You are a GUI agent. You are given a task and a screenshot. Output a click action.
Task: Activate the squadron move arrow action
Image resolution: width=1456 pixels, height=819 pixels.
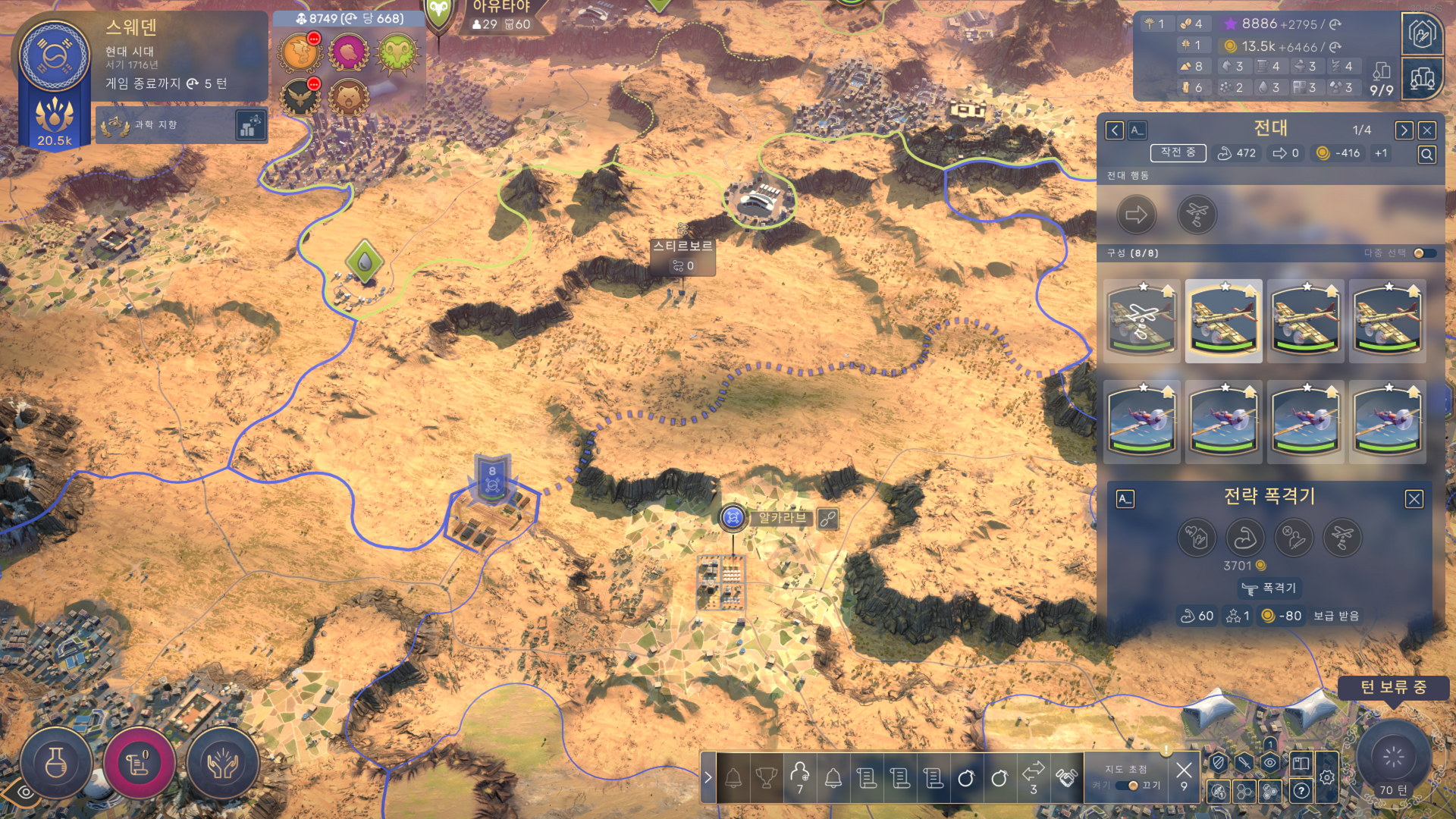(x=1136, y=215)
